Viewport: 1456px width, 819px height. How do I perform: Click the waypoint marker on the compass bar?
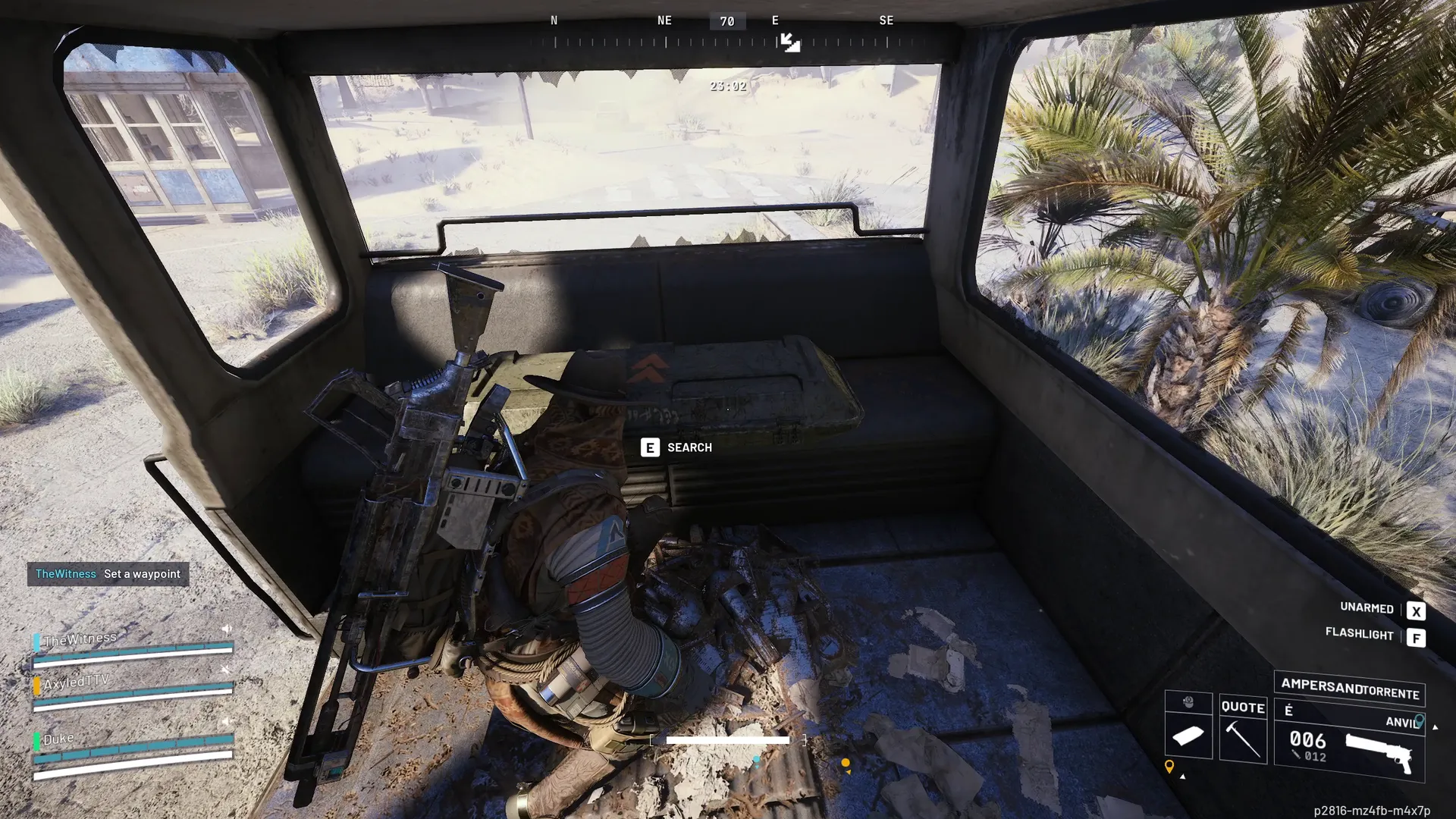789,42
